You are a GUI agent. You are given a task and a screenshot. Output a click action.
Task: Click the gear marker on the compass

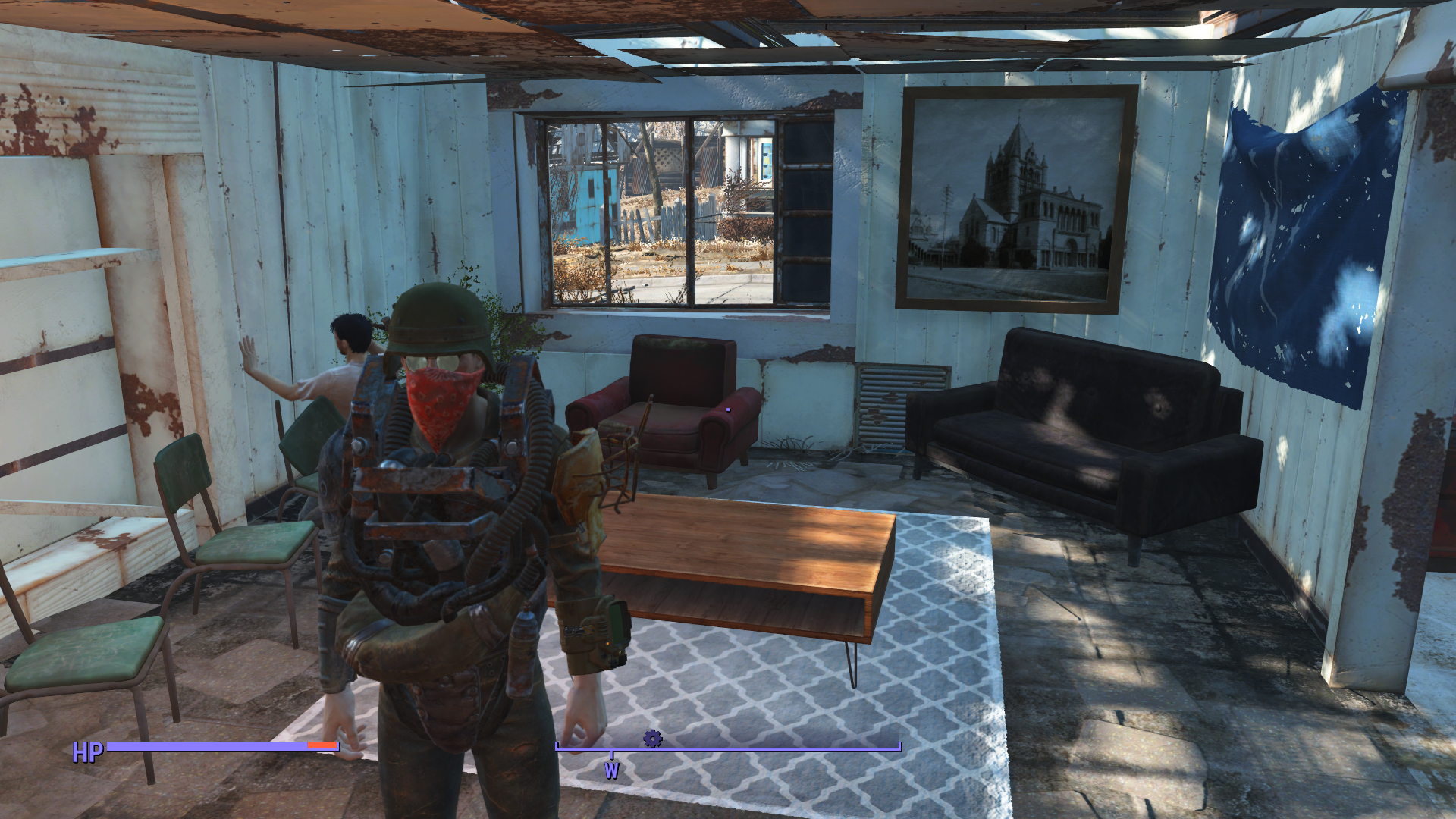pyautogui.click(x=652, y=738)
